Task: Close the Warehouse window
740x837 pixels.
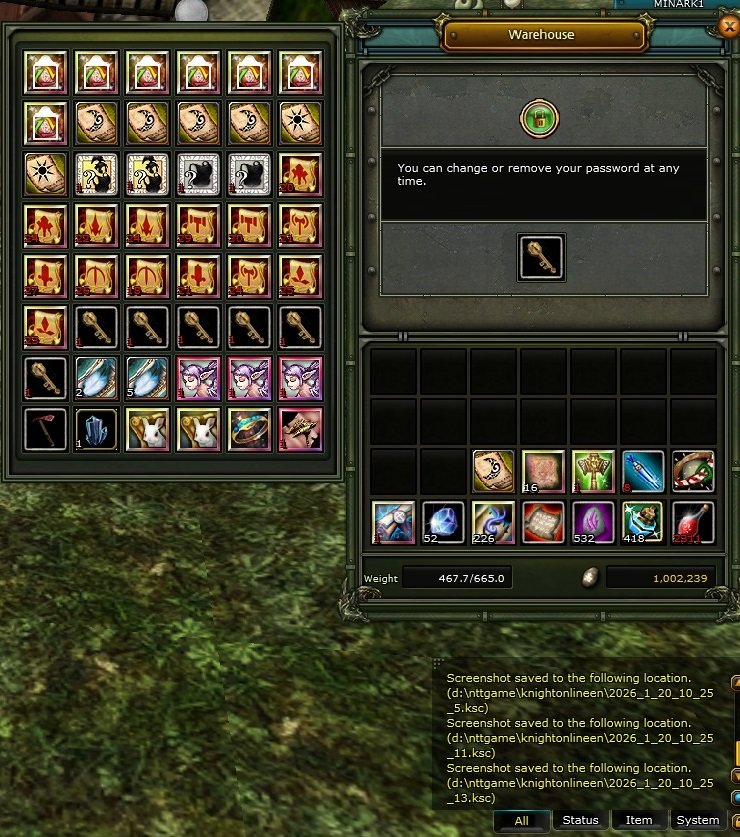Action: [729, 28]
